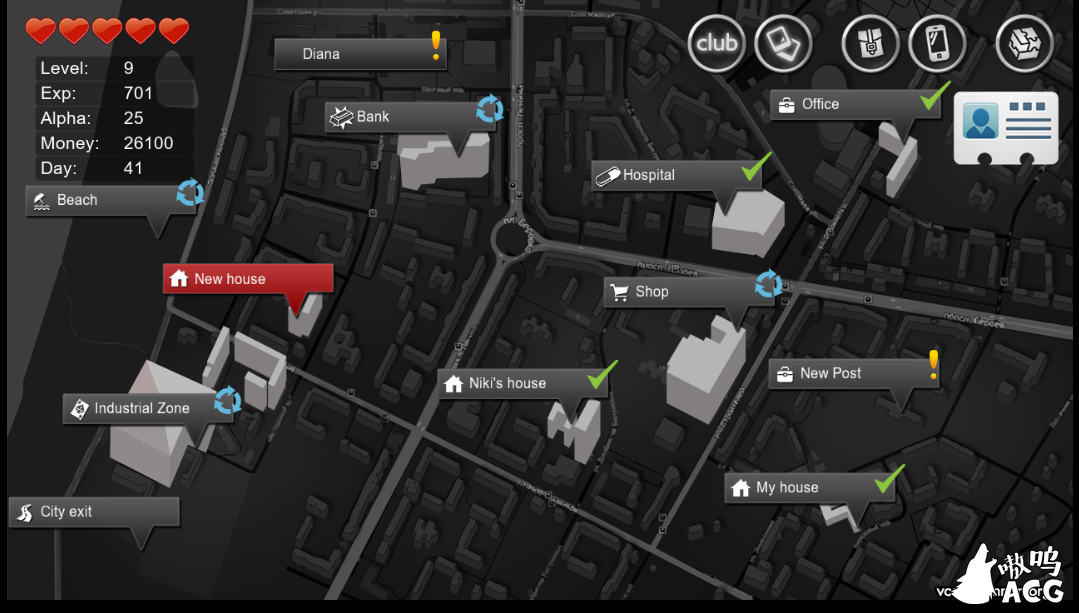Open the backpack inventory icon
Image resolution: width=1079 pixels, height=613 pixels.
(x=871, y=43)
